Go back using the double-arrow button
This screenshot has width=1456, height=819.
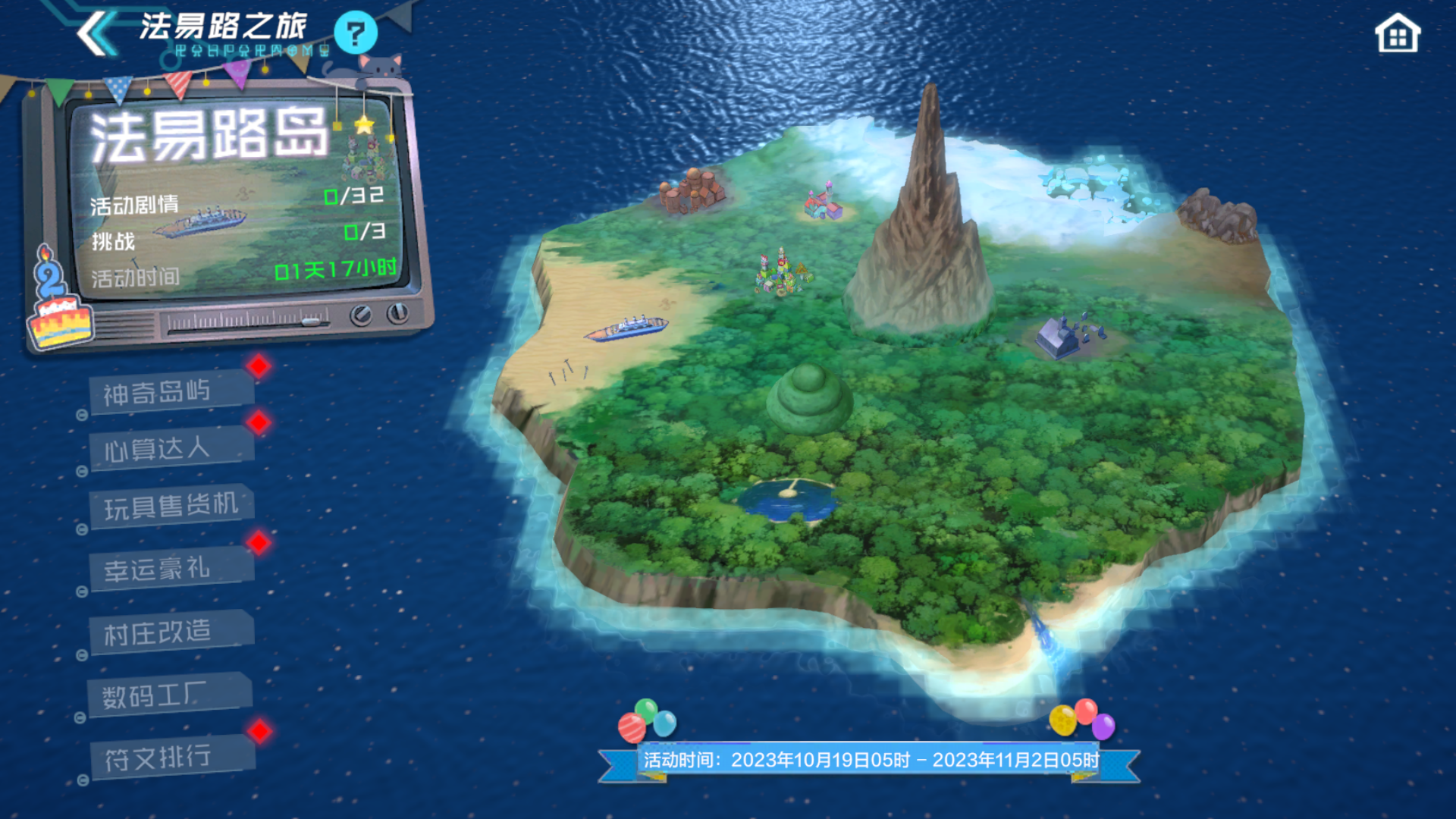(x=96, y=34)
